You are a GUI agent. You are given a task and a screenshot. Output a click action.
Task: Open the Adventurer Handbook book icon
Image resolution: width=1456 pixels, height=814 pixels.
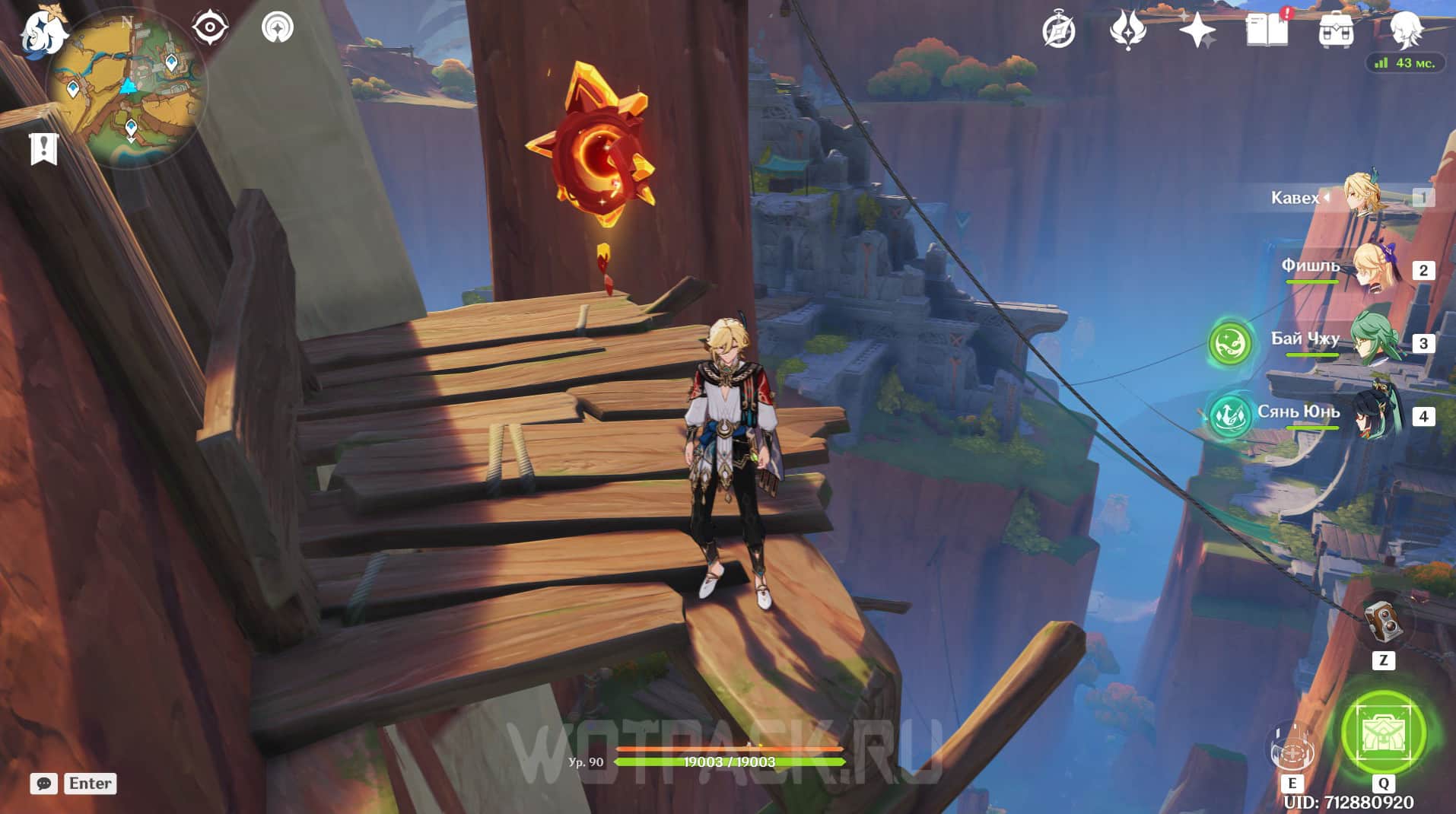(1267, 30)
